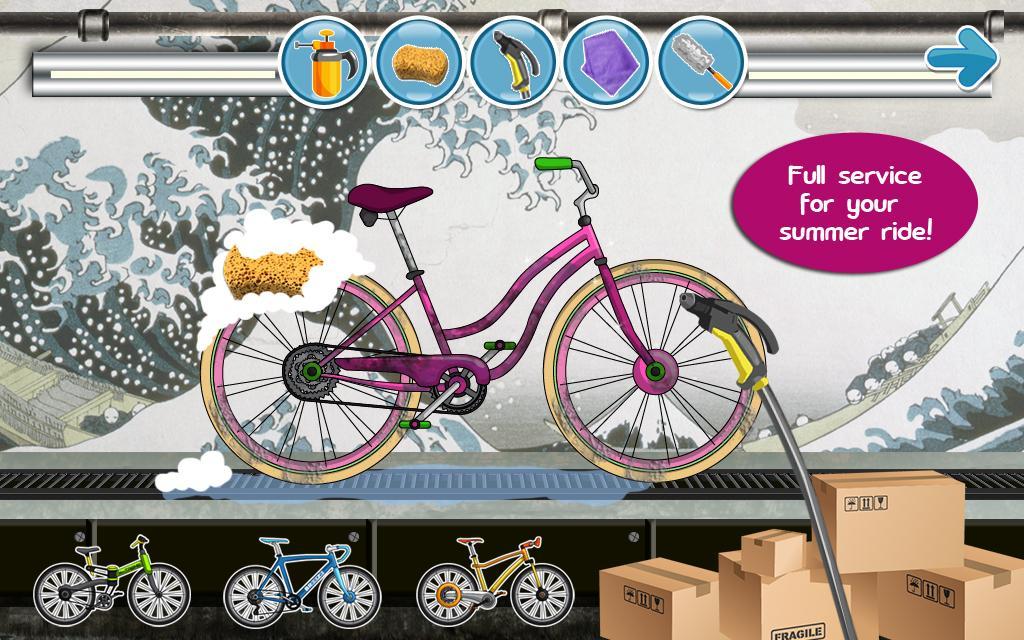Pick the yellow bike thumbnail
Image resolution: width=1024 pixels, height=640 pixels.
[492, 582]
